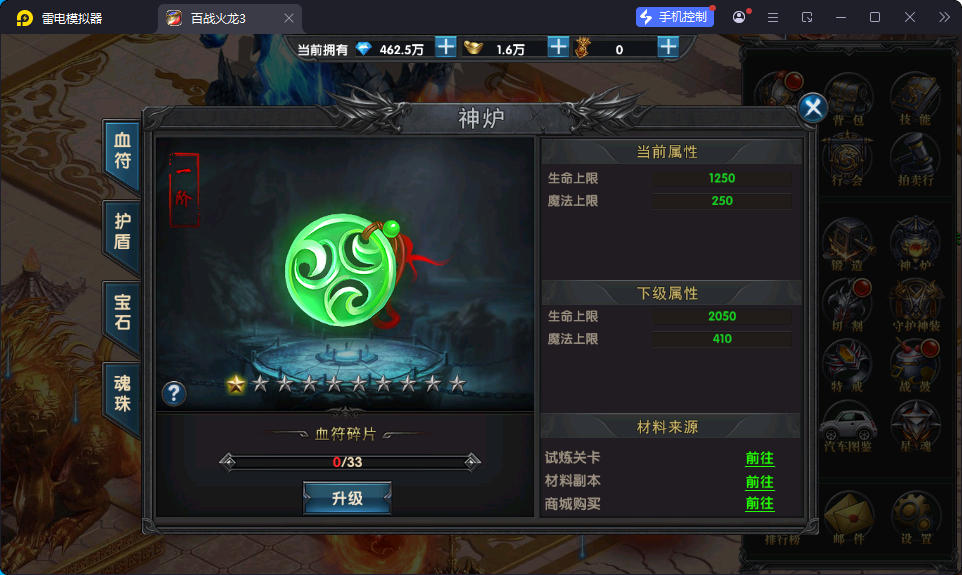Go to 材料副本 via 前往 link
The height and width of the screenshot is (575, 962).
[x=759, y=481]
